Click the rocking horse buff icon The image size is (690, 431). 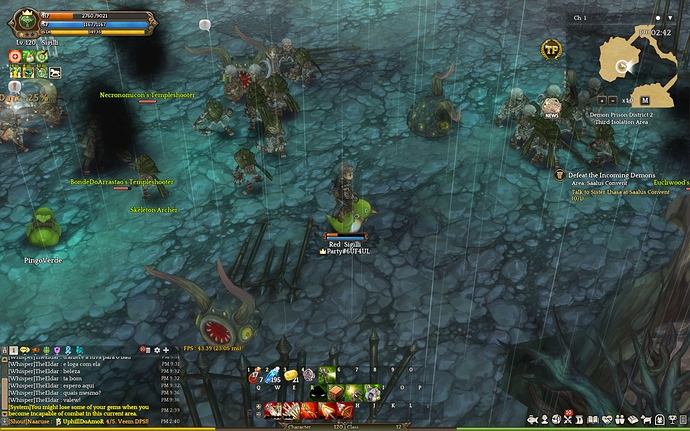(x=55, y=73)
